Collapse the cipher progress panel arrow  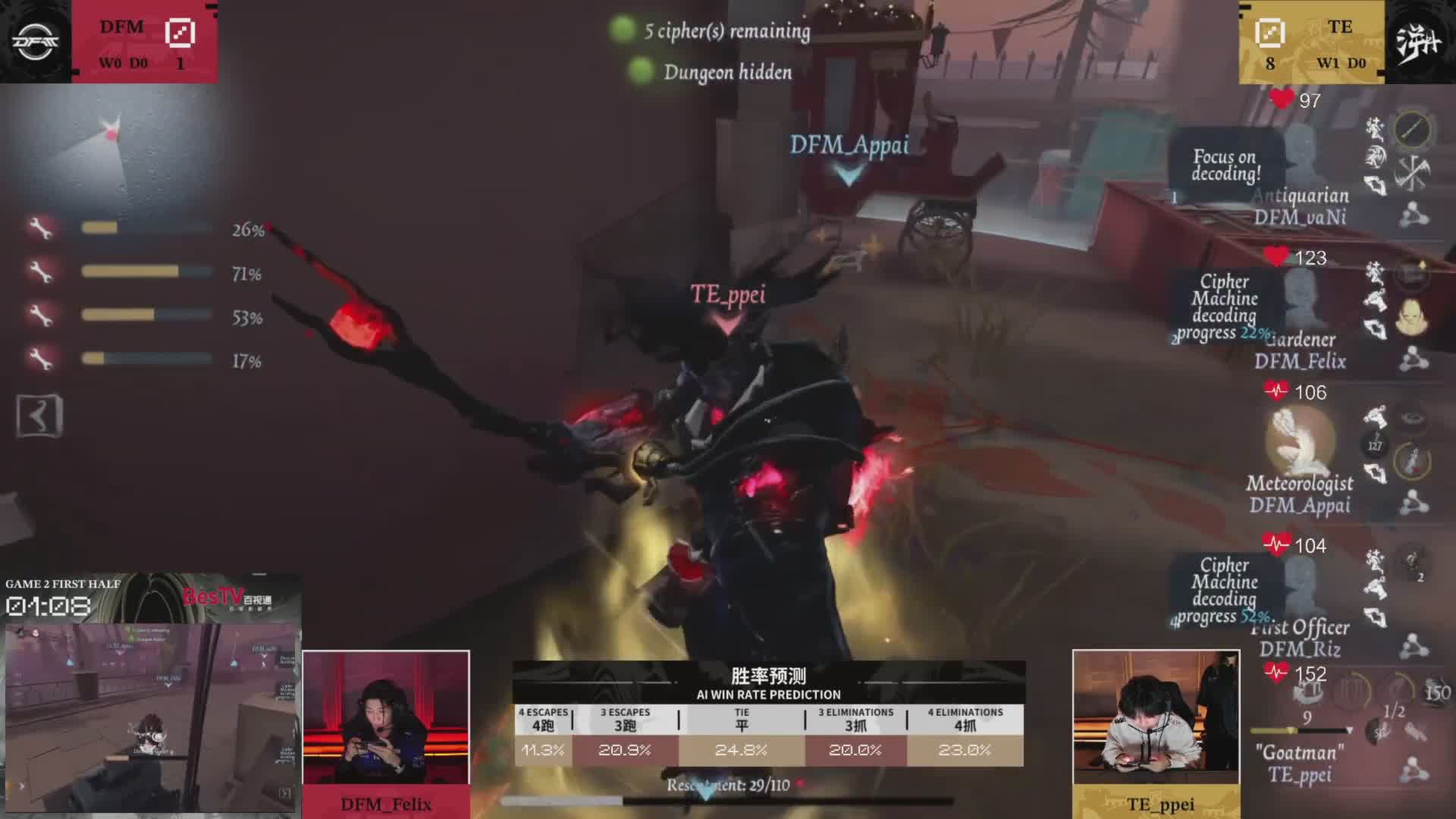coord(39,416)
